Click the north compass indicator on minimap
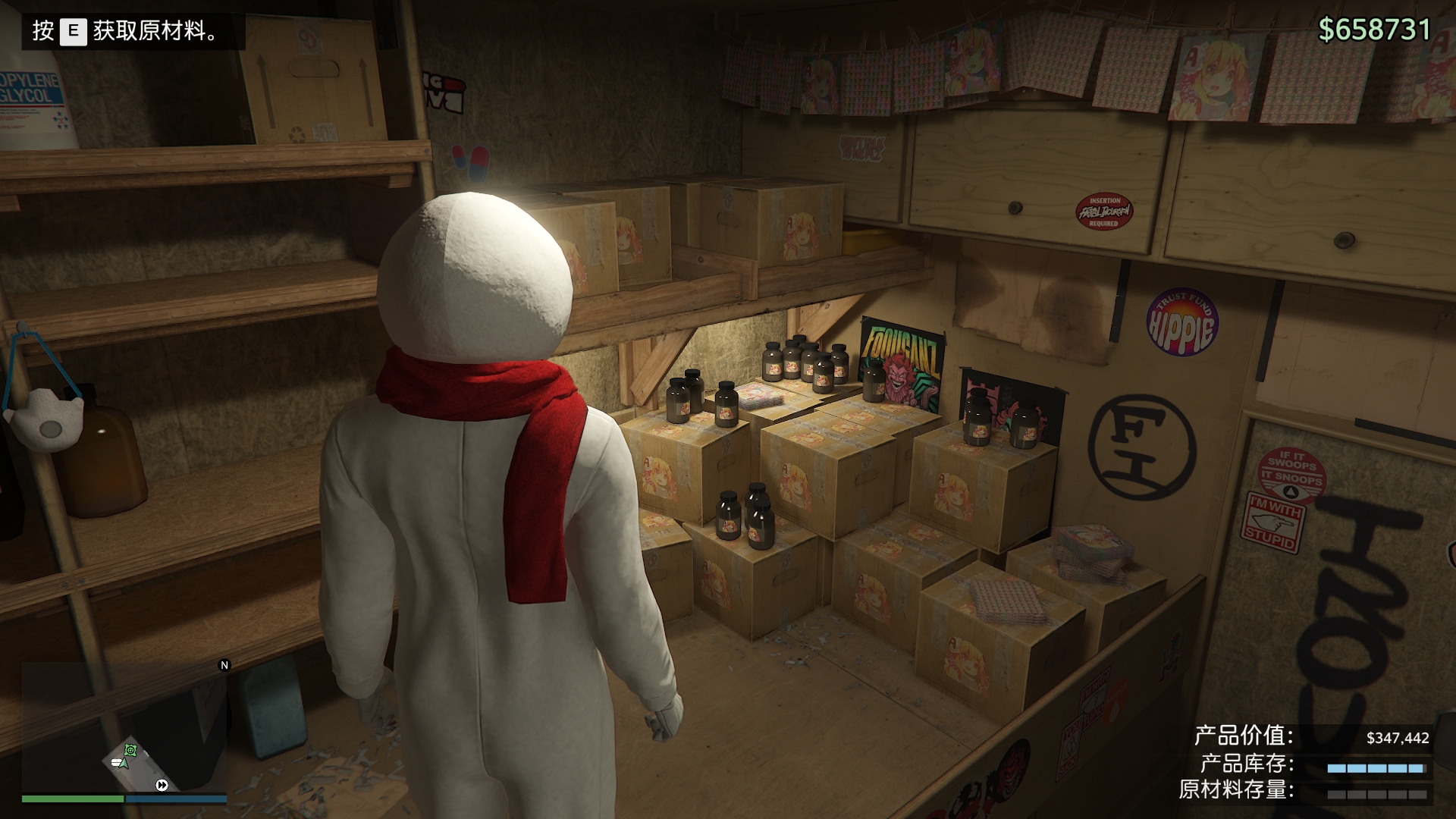The image size is (1456, 819). pyautogui.click(x=224, y=665)
